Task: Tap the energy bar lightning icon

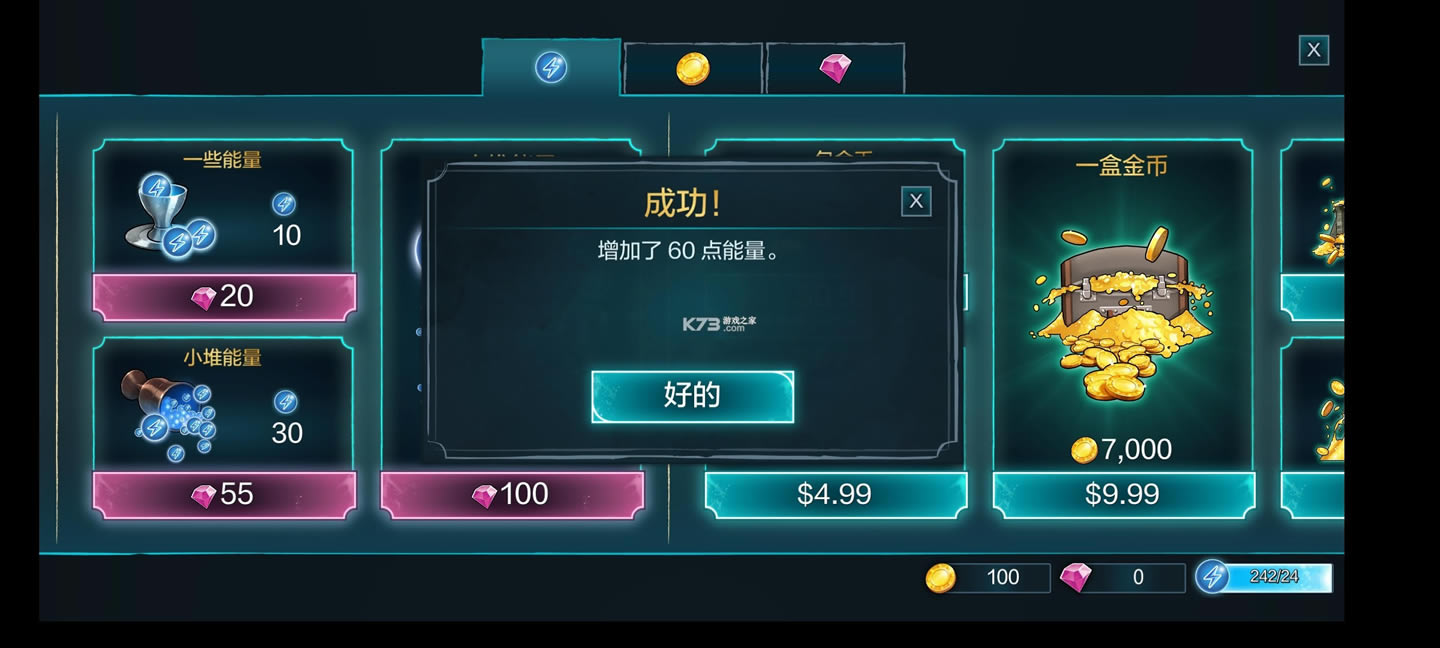Action: (x=1212, y=577)
